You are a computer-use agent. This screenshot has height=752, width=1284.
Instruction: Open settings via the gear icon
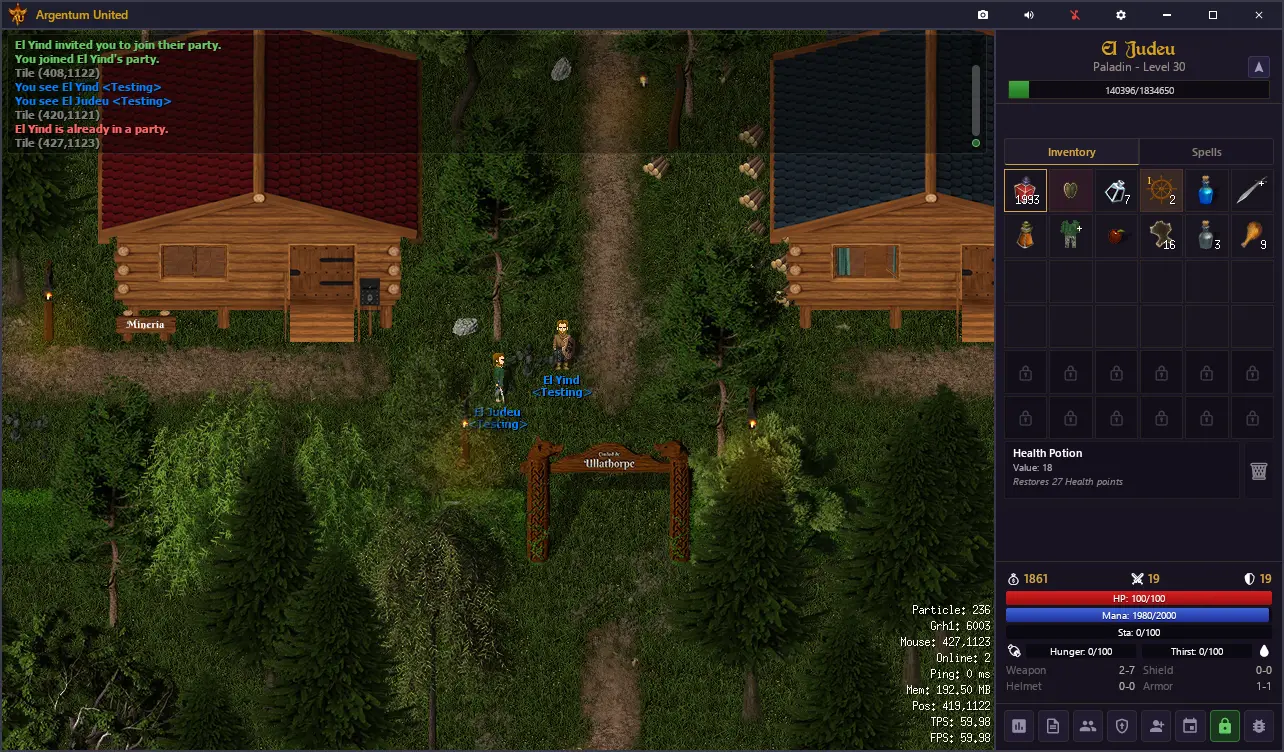(x=1121, y=15)
